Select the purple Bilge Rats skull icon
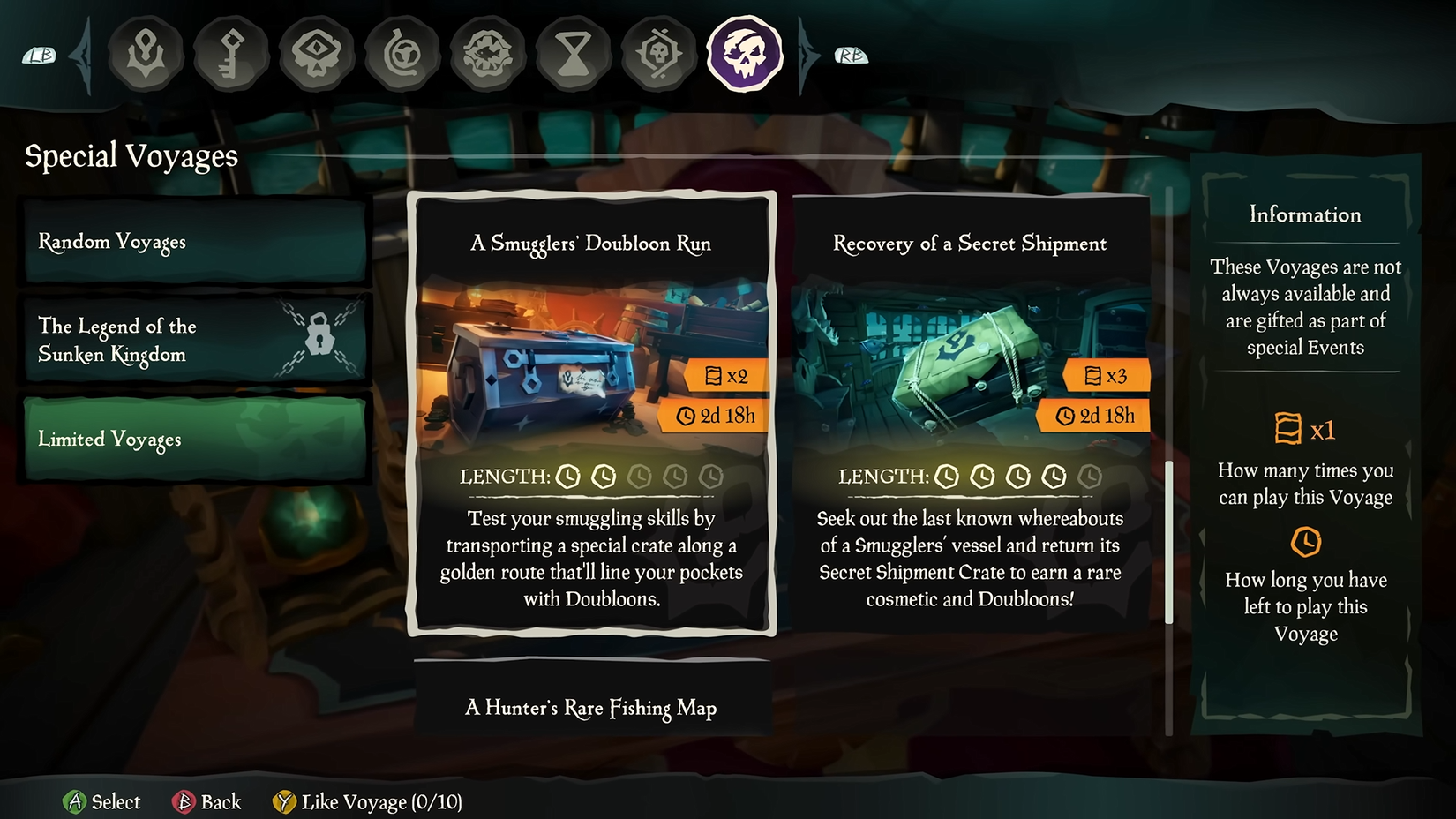The image size is (1456, 819). click(746, 55)
